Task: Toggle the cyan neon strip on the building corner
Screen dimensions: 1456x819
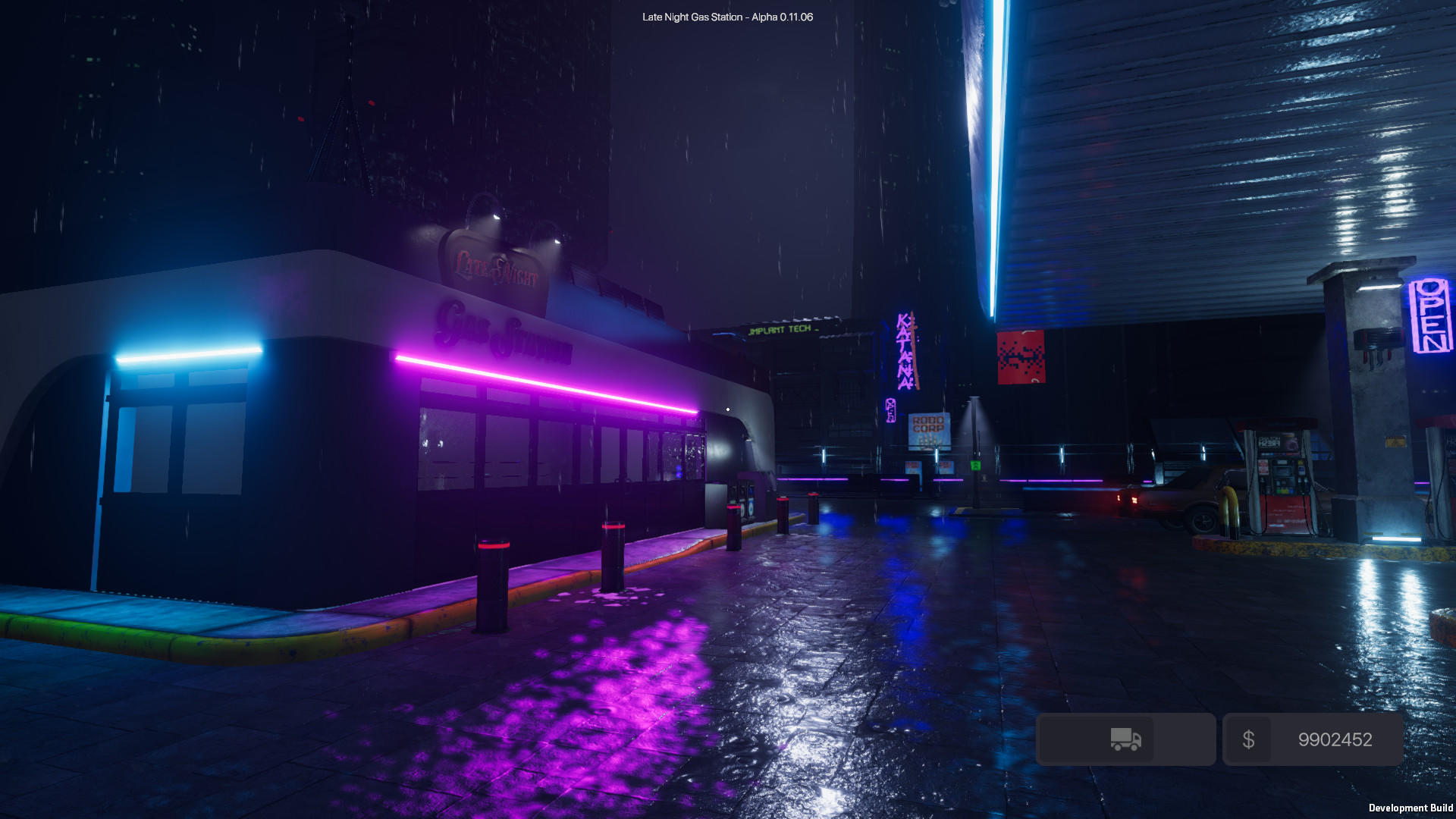Action: (190, 356)
